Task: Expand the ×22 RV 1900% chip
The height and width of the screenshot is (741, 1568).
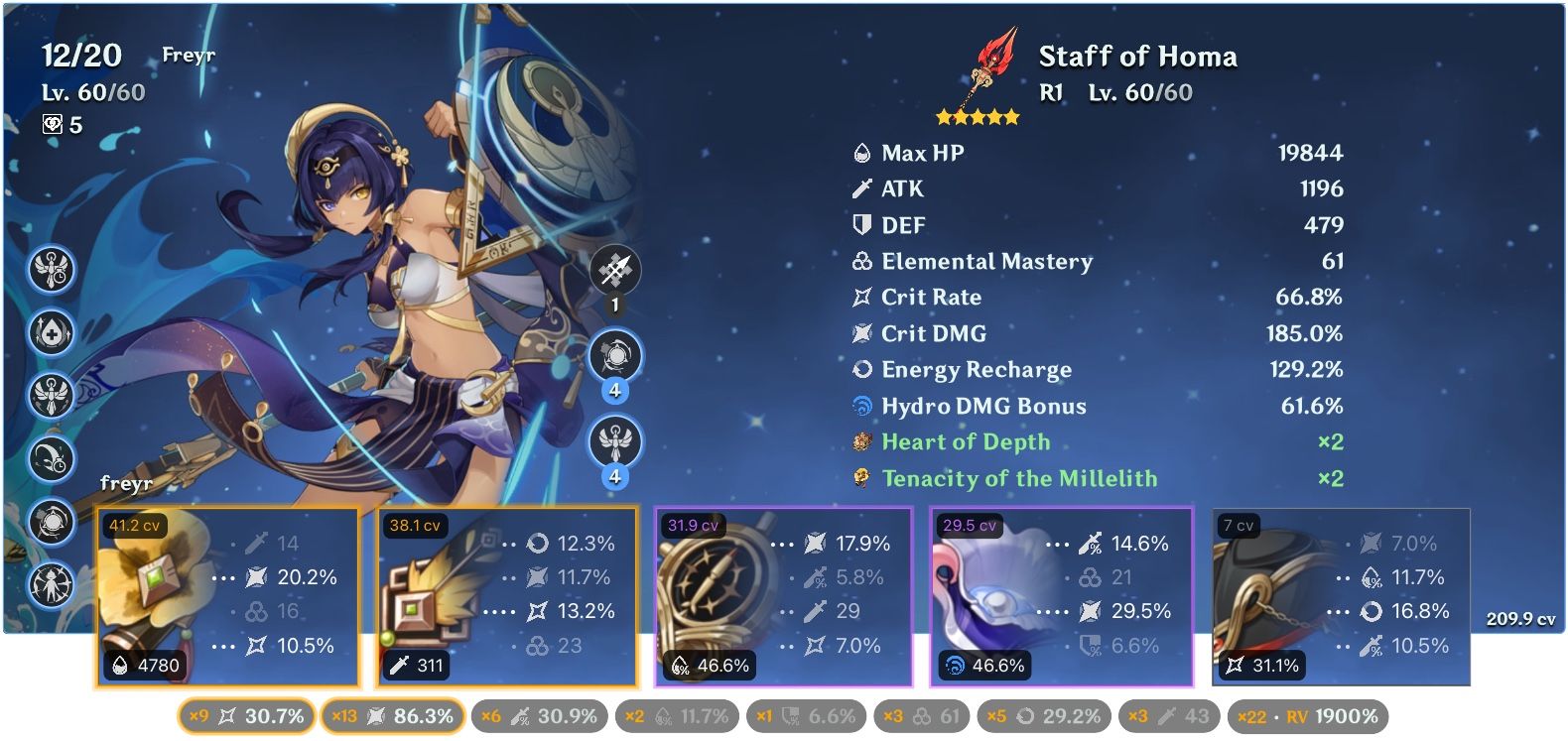Action: click(1310, 714)
